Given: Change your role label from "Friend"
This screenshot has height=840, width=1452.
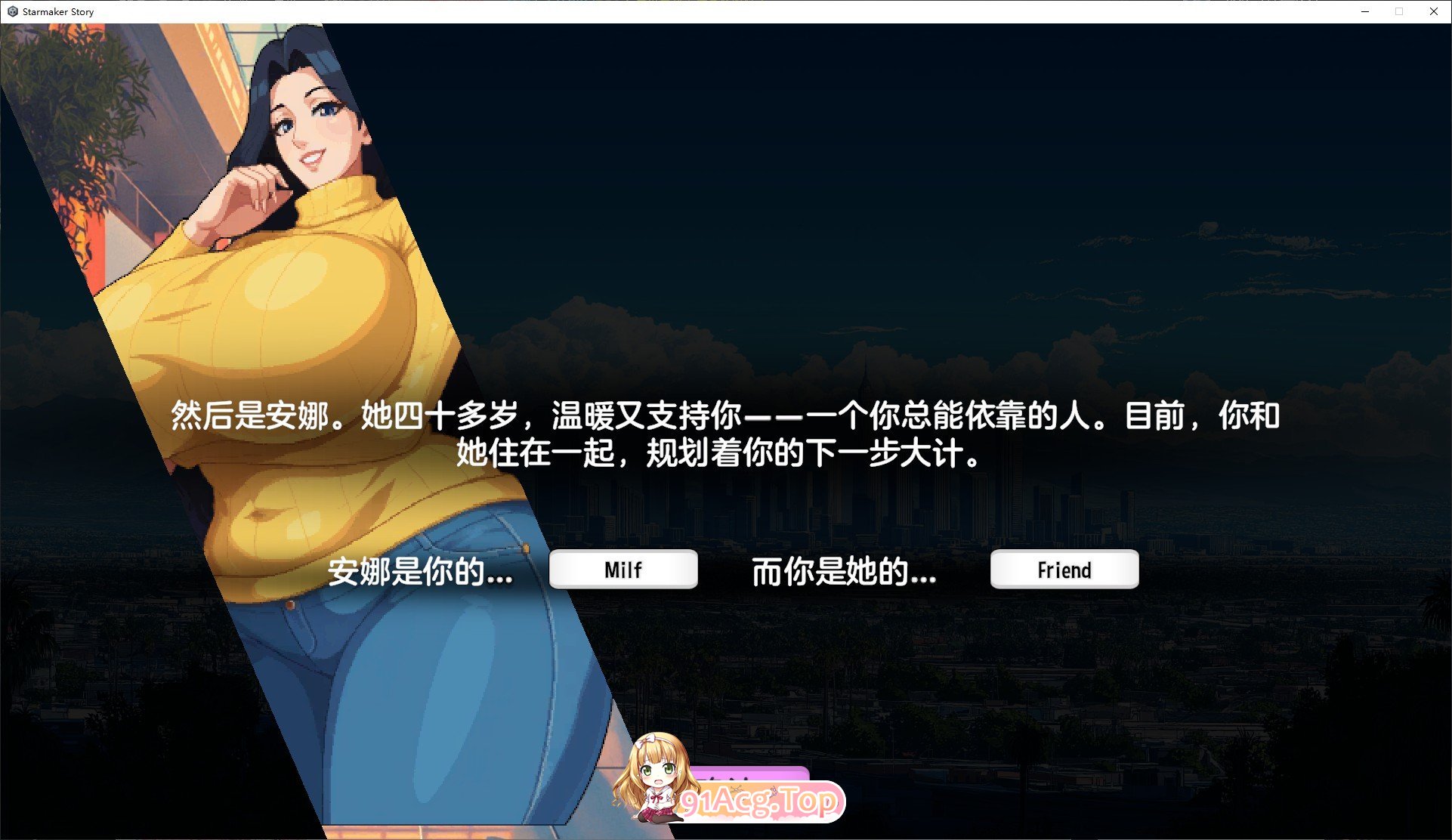Looking at the screenshot, I should pyautogui.click(x=1064, y=570).
